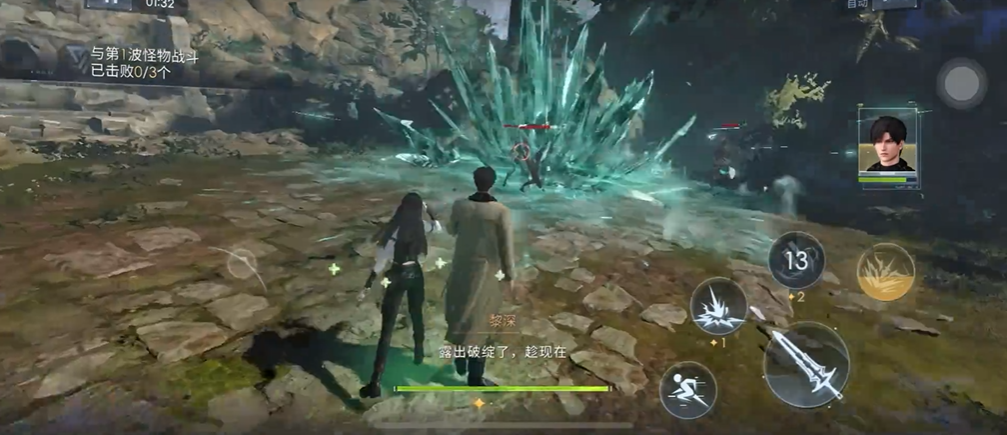Tap the skill showing cooldown 13

[x=796, y=260]
